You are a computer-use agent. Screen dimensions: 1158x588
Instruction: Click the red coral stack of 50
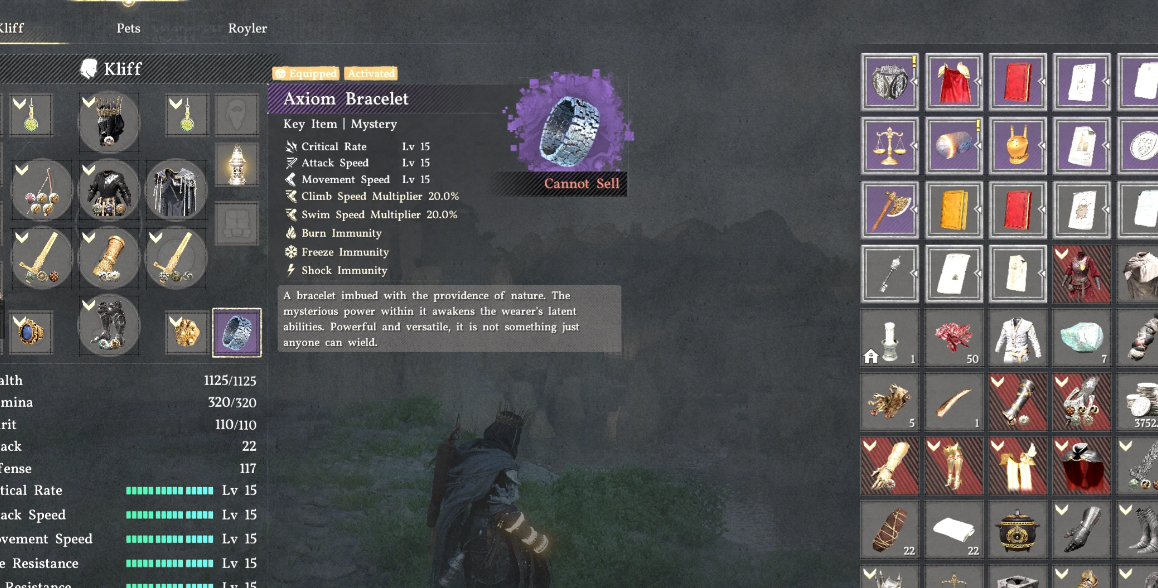[x=954, y=338]
